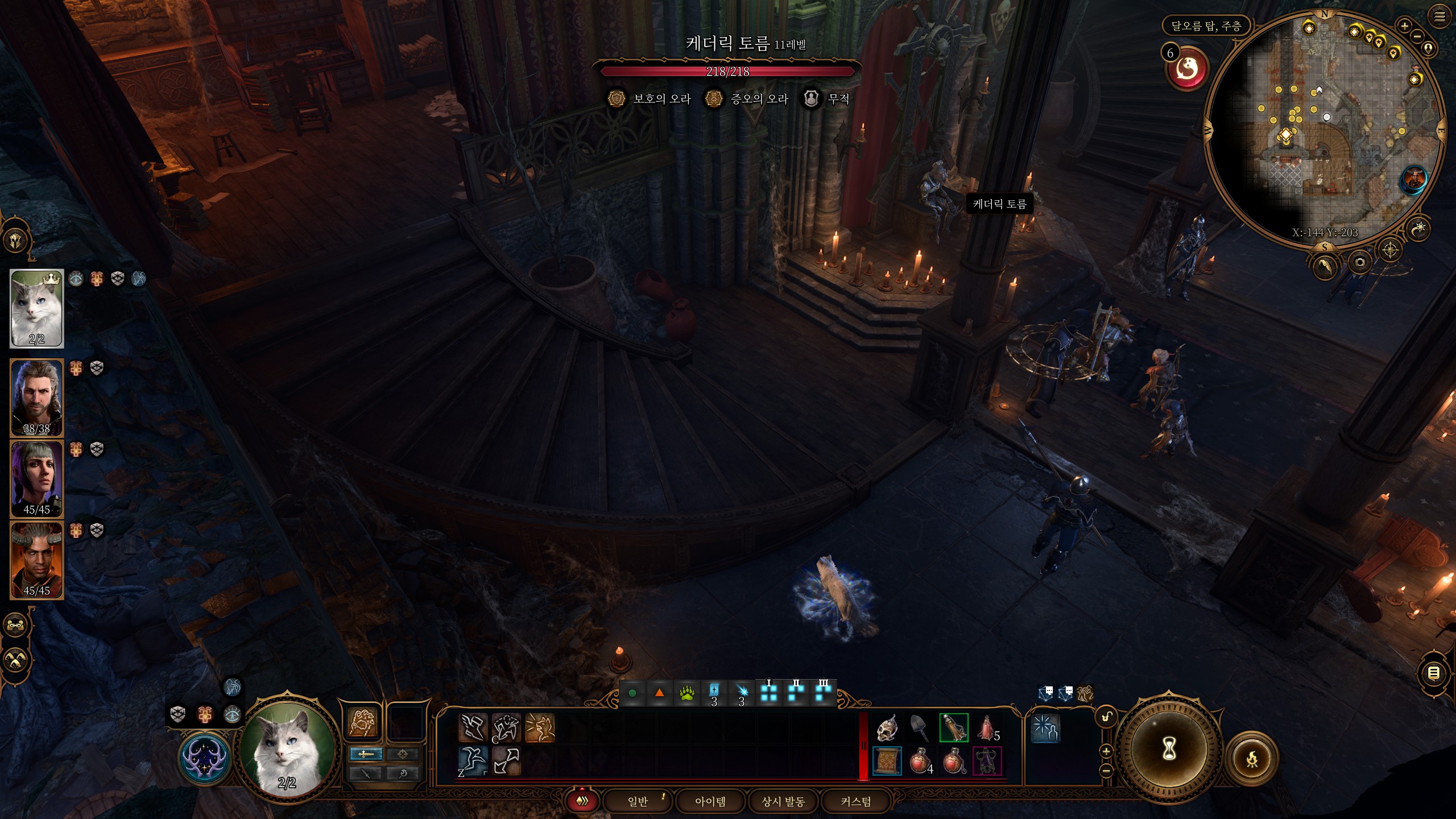Image resolution: width=1456 pixels, height=819 pixels.
Task: Activate the Jump ability icon
Action: [473, 761]
